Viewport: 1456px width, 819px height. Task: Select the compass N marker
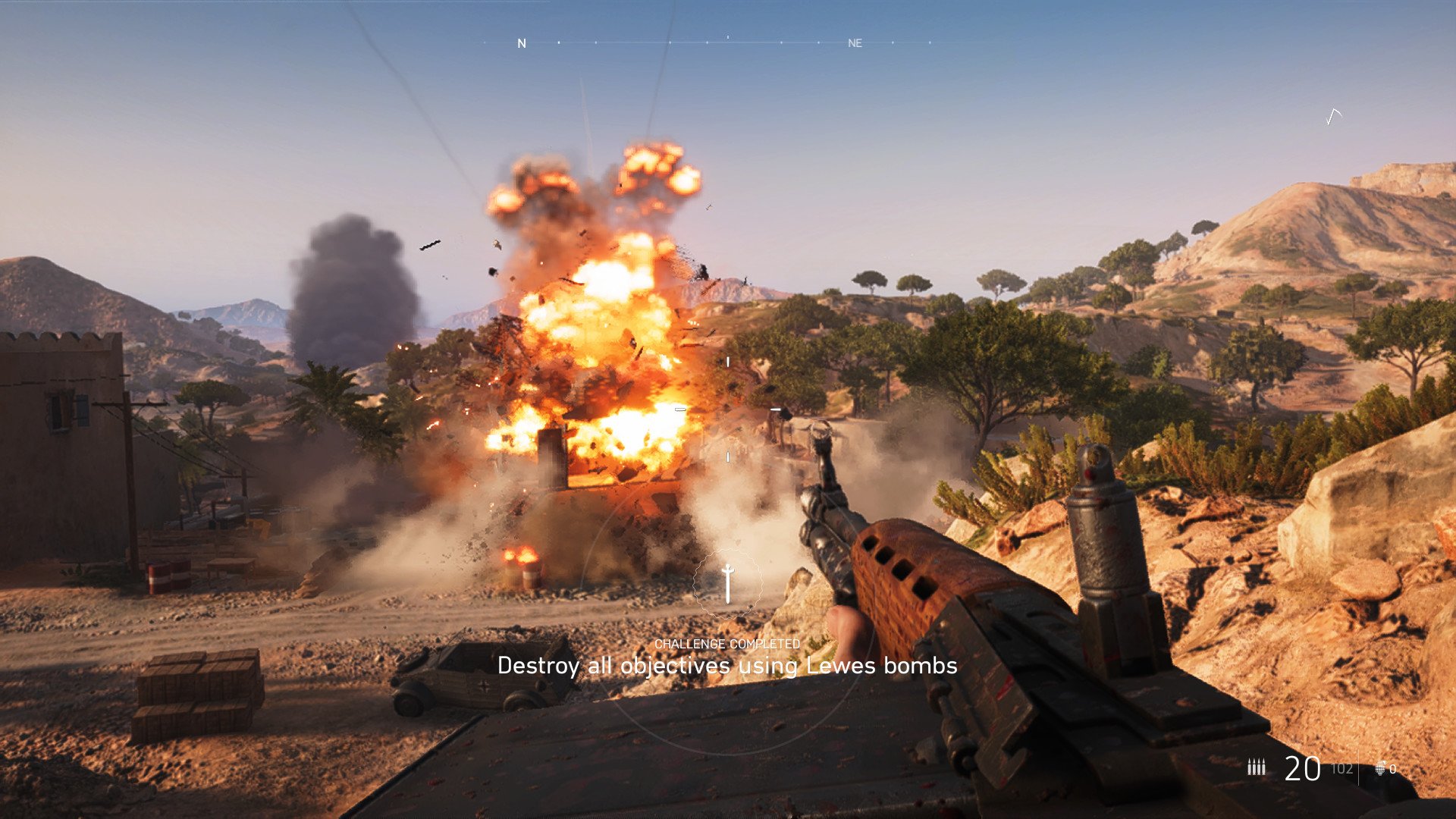(x=521, y=43)
